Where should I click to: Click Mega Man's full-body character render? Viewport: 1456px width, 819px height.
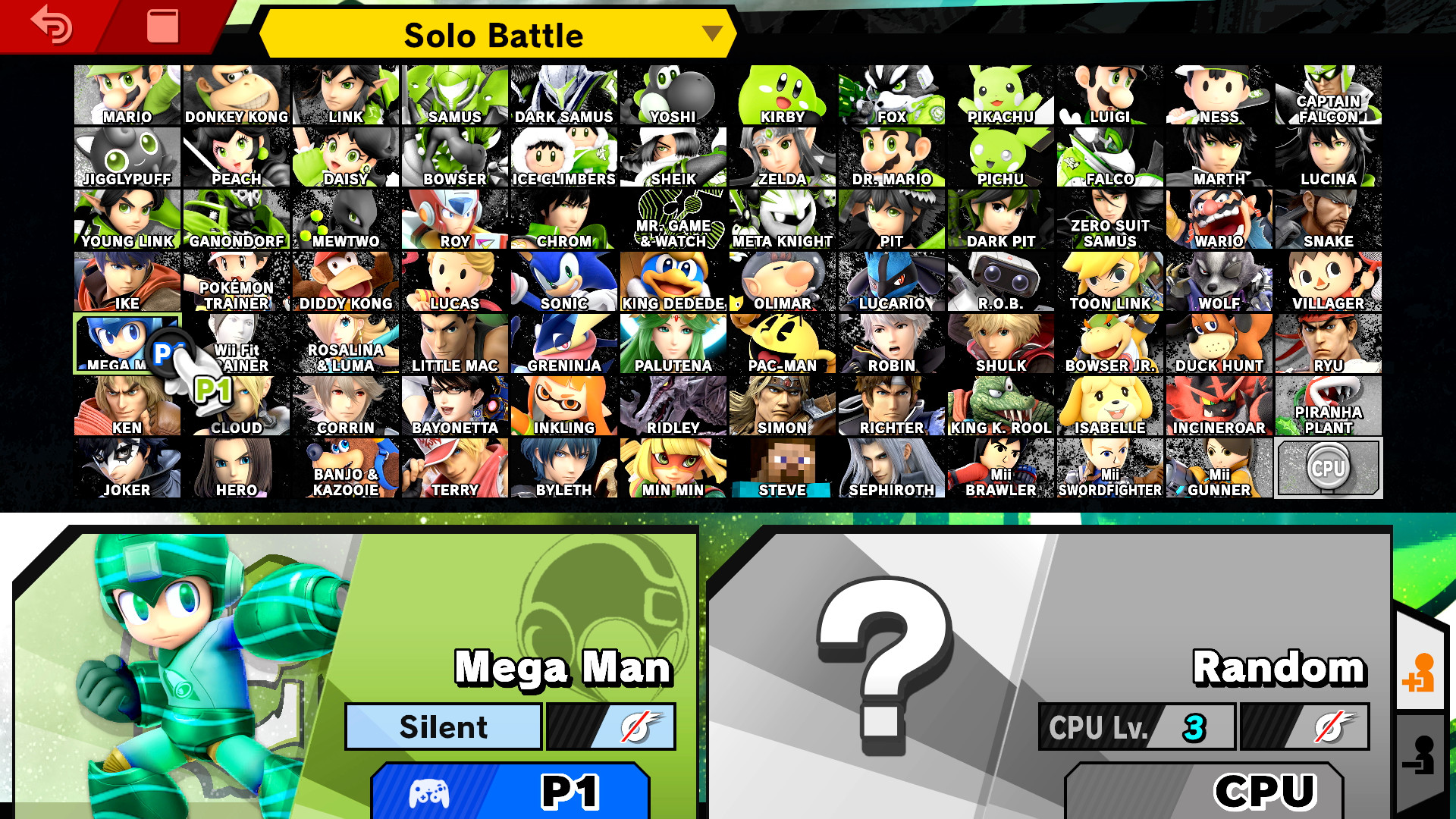coord(174,667)
